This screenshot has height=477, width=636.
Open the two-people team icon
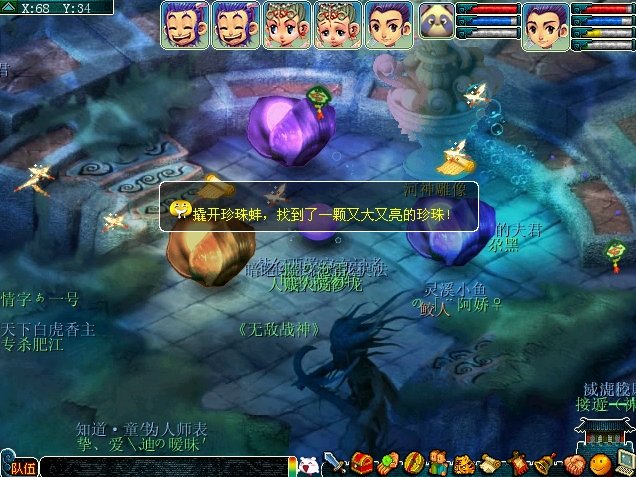point(439,464)
